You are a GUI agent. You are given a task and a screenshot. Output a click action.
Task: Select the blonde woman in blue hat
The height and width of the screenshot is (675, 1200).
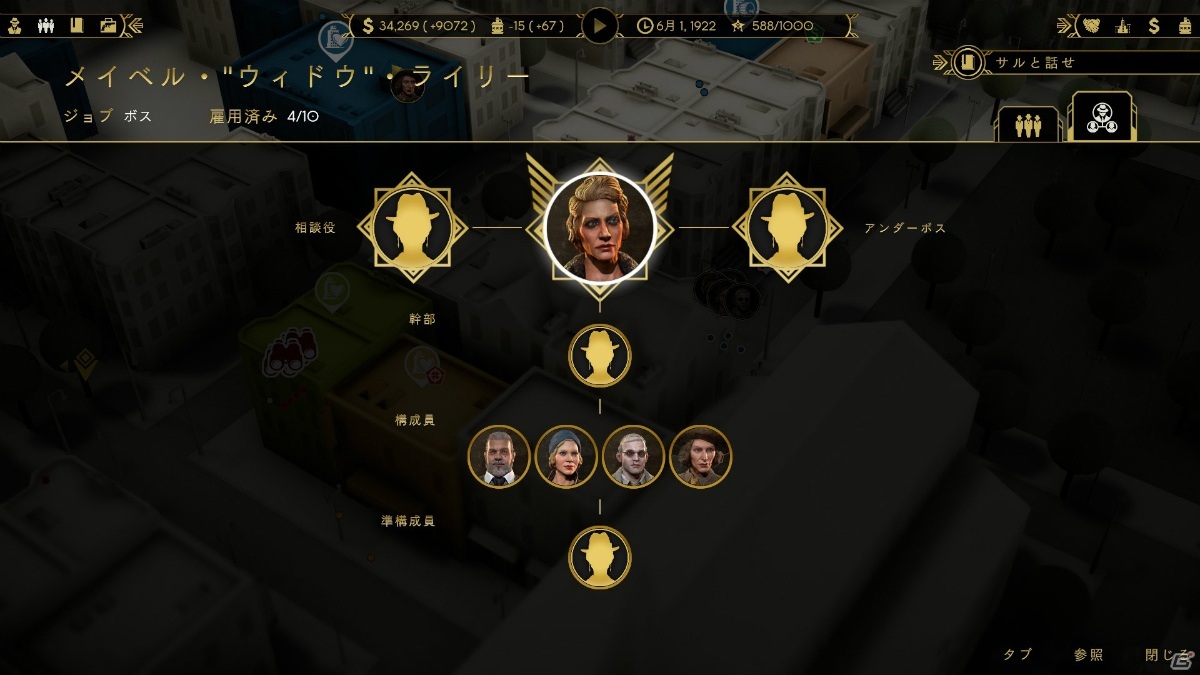click(566, 456)
